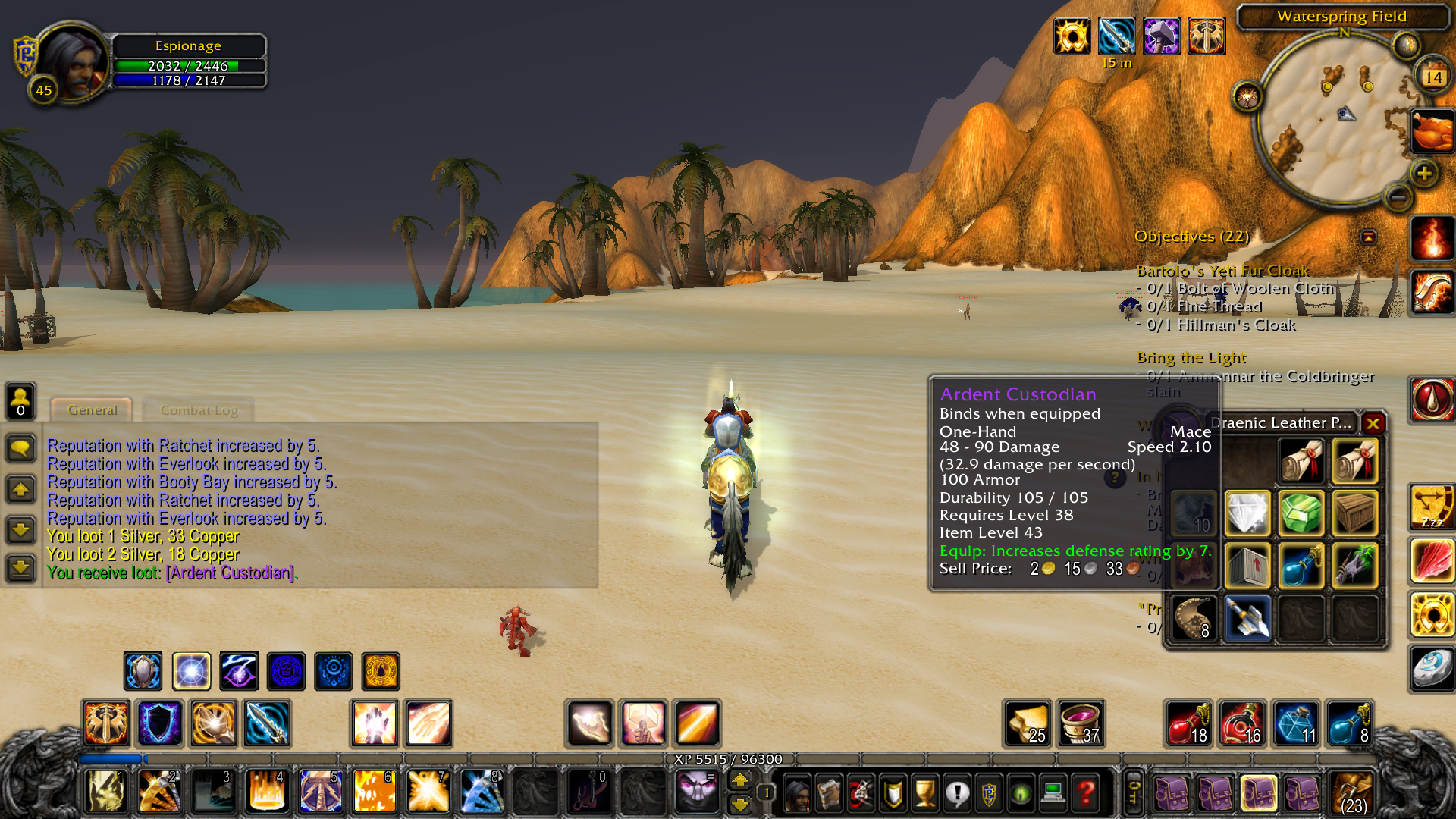Open the red question mark help button

1086,793
